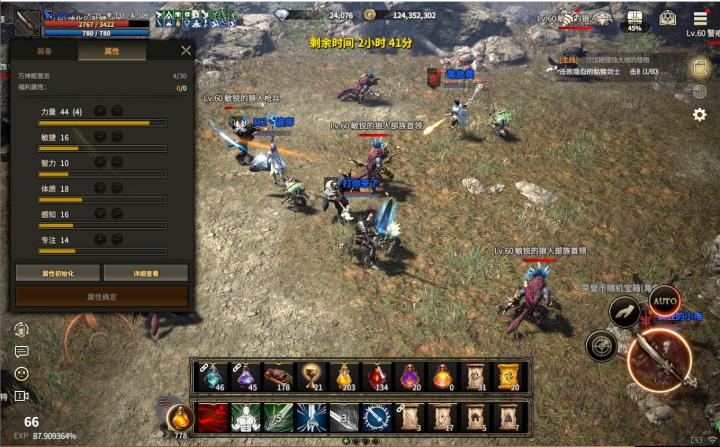
Task: Use the golden chalice item with 21
Action: [310, 376]
